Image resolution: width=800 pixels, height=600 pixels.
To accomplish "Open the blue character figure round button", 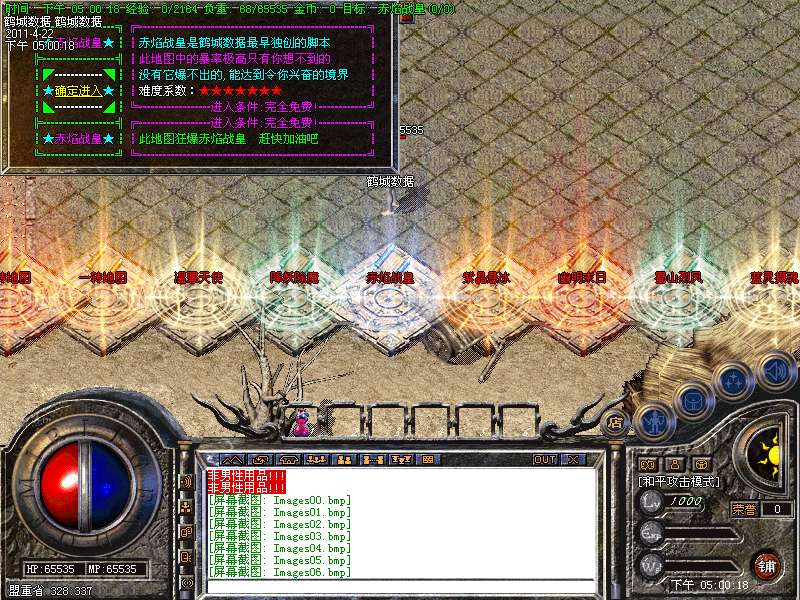I will click(x=652, y=422).
